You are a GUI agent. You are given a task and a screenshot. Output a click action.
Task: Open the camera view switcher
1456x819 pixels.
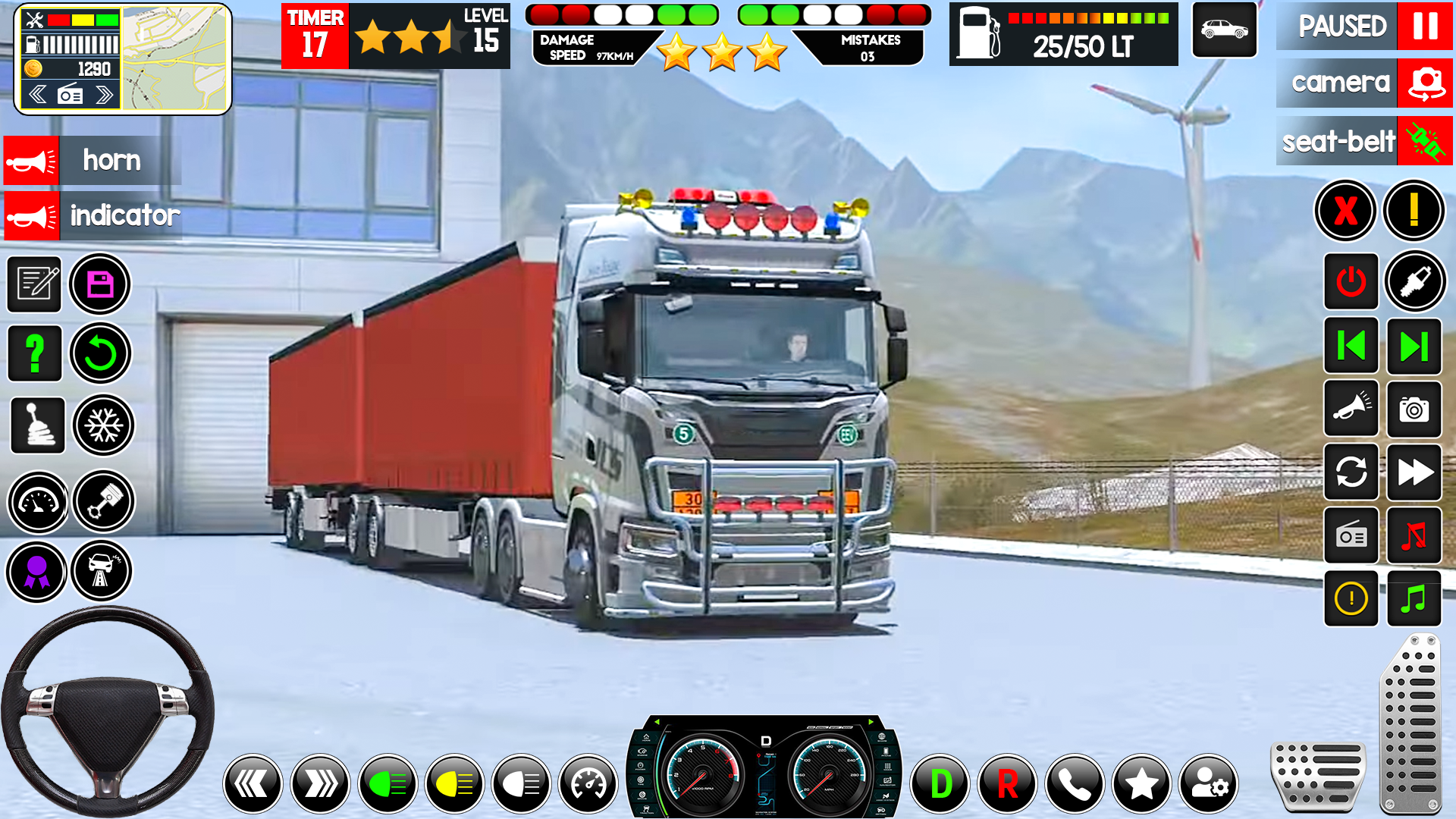[x=1363, y=83]
